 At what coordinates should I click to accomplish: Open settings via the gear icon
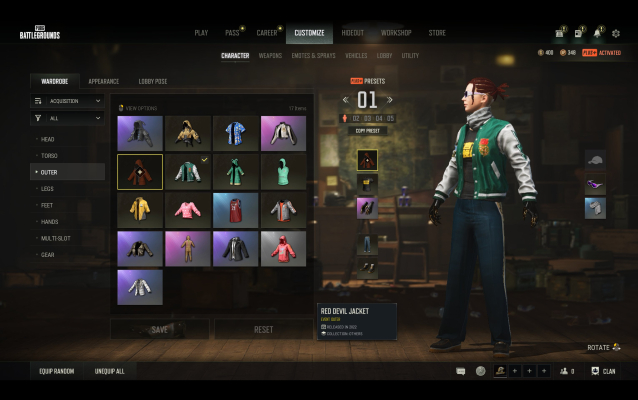616,33
